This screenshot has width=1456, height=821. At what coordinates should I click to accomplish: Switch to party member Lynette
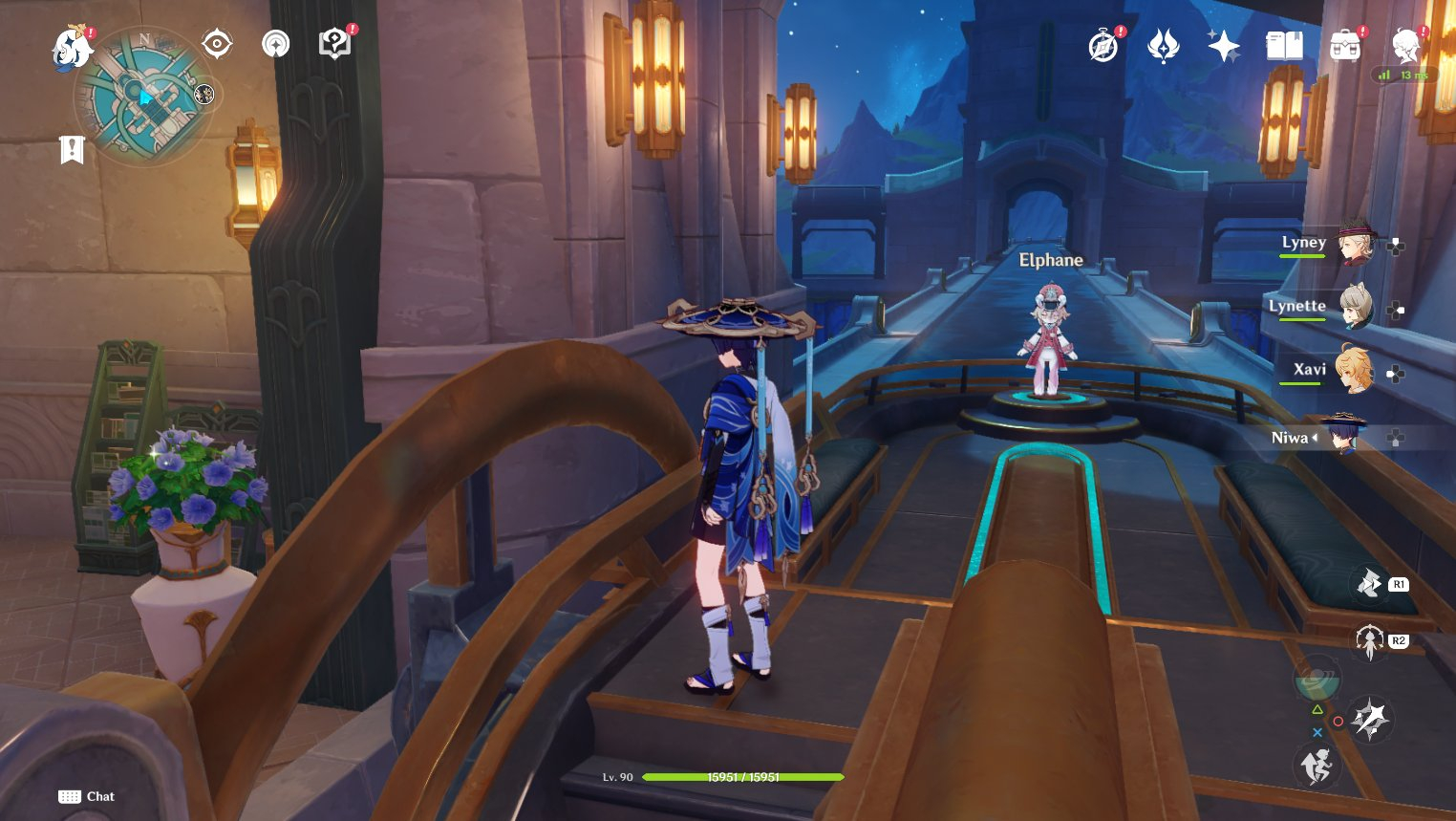[1354, 308]
